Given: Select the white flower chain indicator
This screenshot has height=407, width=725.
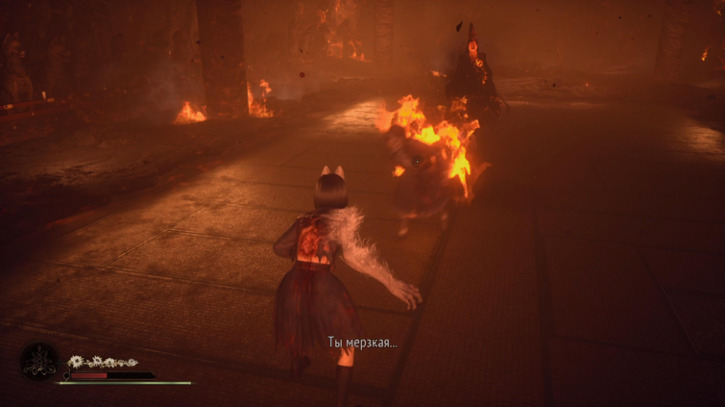Looking at the screenshot, I should click(x=102, y=362).
